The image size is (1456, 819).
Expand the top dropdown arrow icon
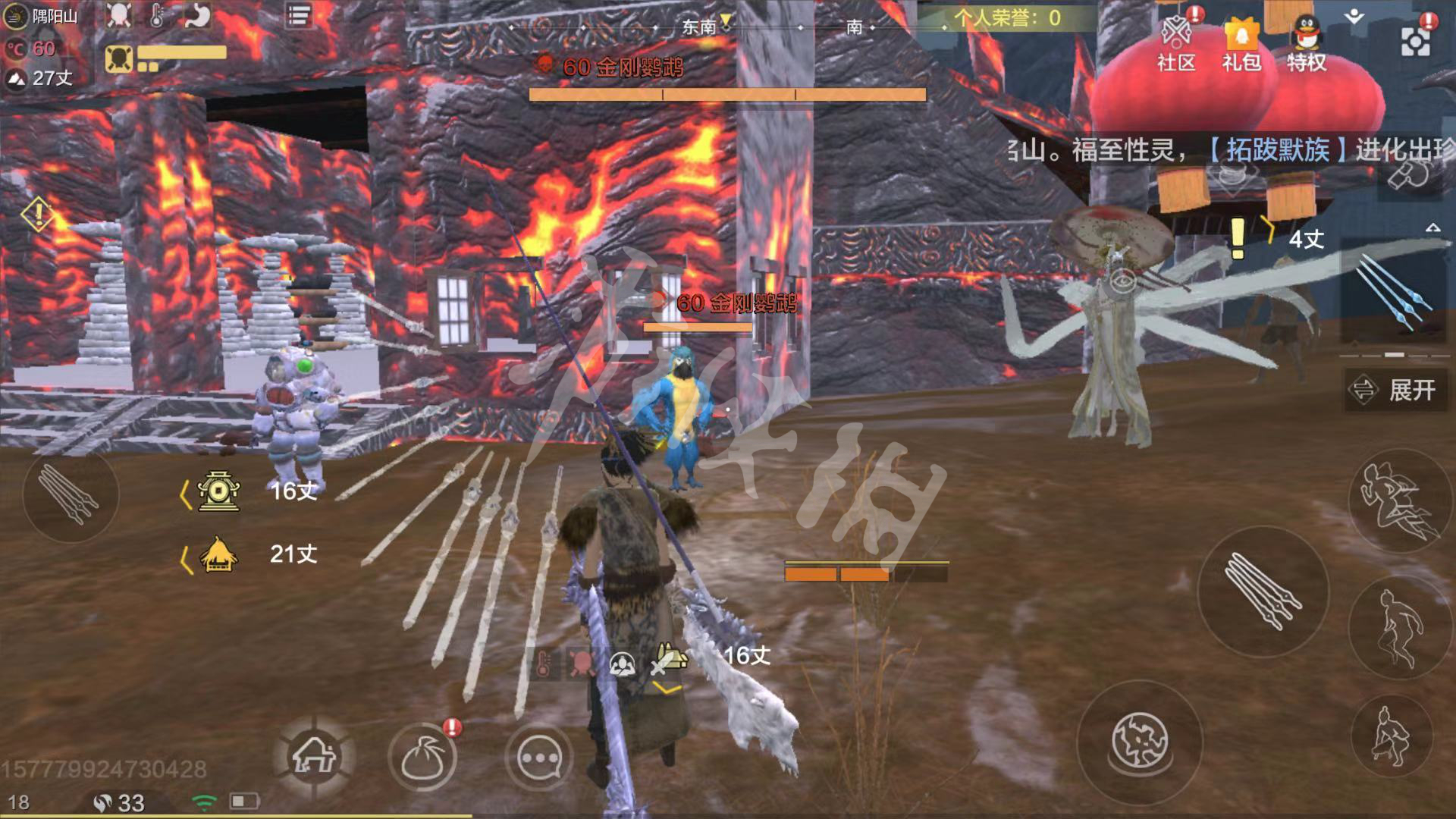pyautogui.click(x=1354, y=17)
